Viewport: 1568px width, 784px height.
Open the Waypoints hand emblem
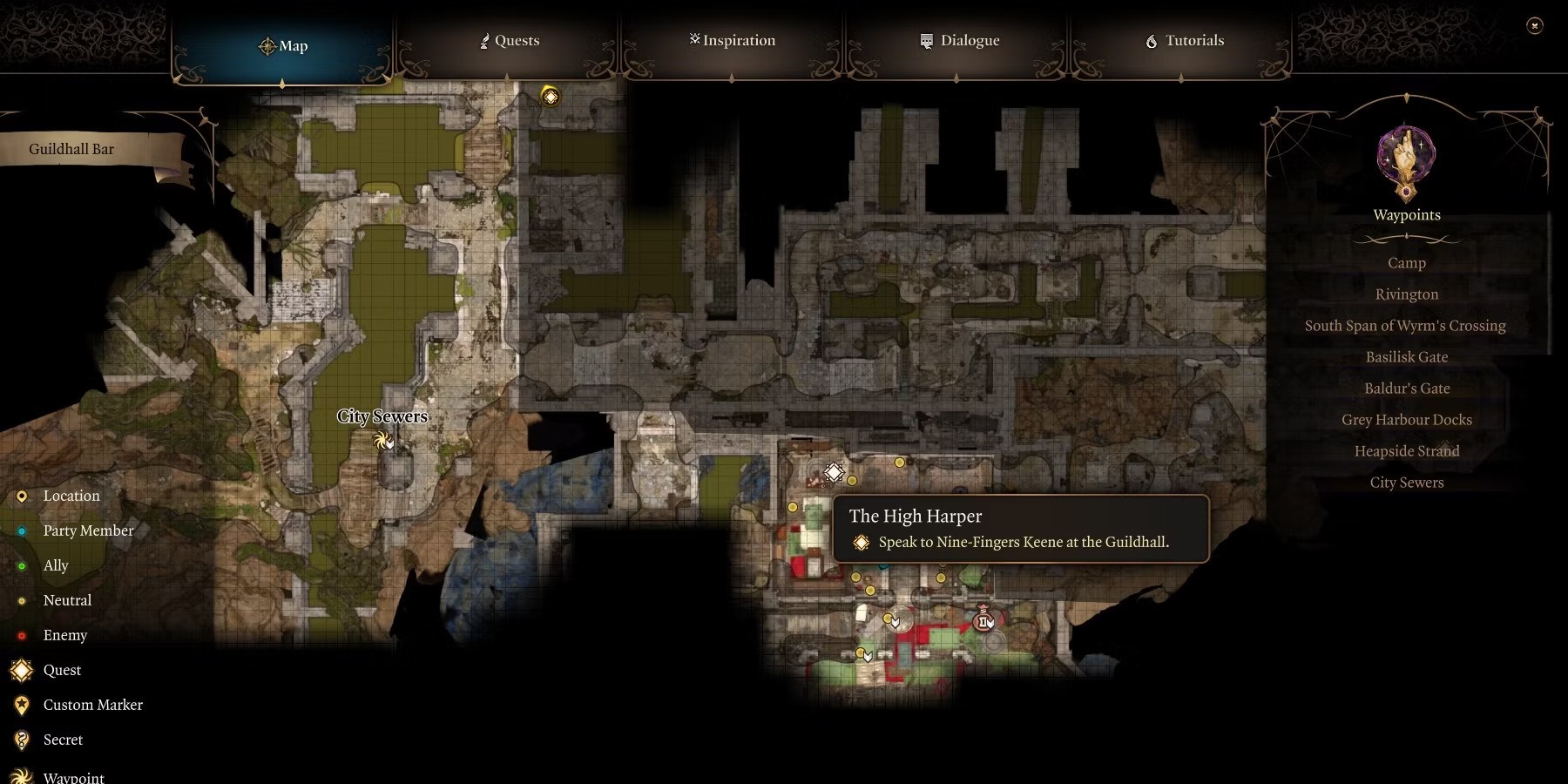pos(1406,161)
